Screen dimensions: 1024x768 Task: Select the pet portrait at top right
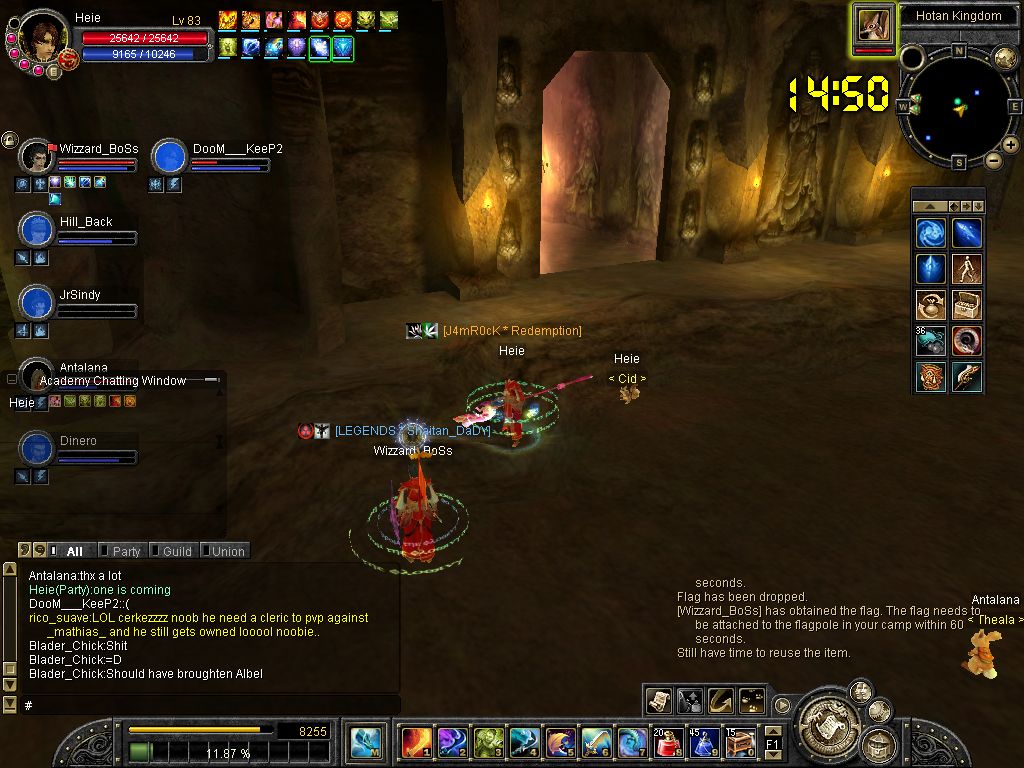(x=873, y=25)
